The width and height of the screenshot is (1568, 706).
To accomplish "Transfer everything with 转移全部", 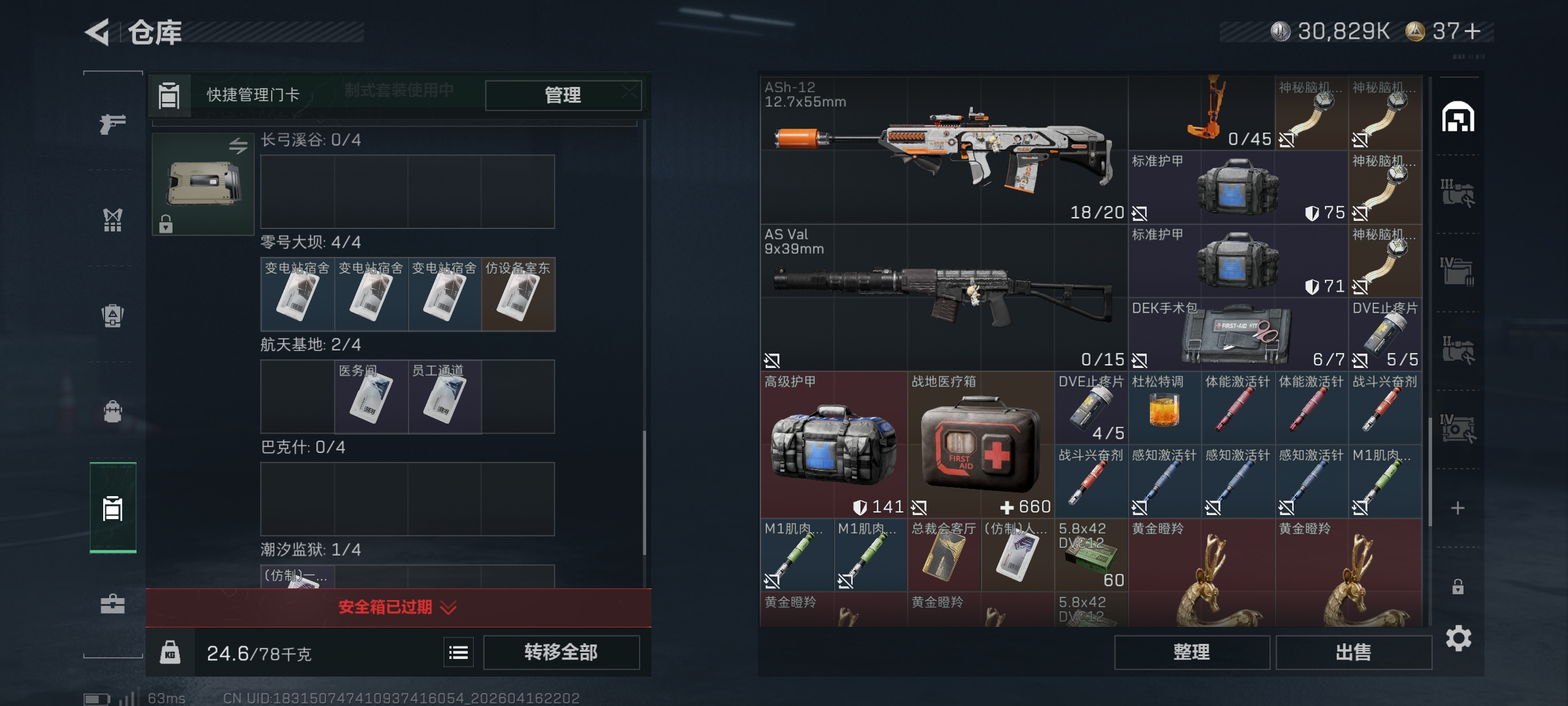I will [x=561, y=652].
